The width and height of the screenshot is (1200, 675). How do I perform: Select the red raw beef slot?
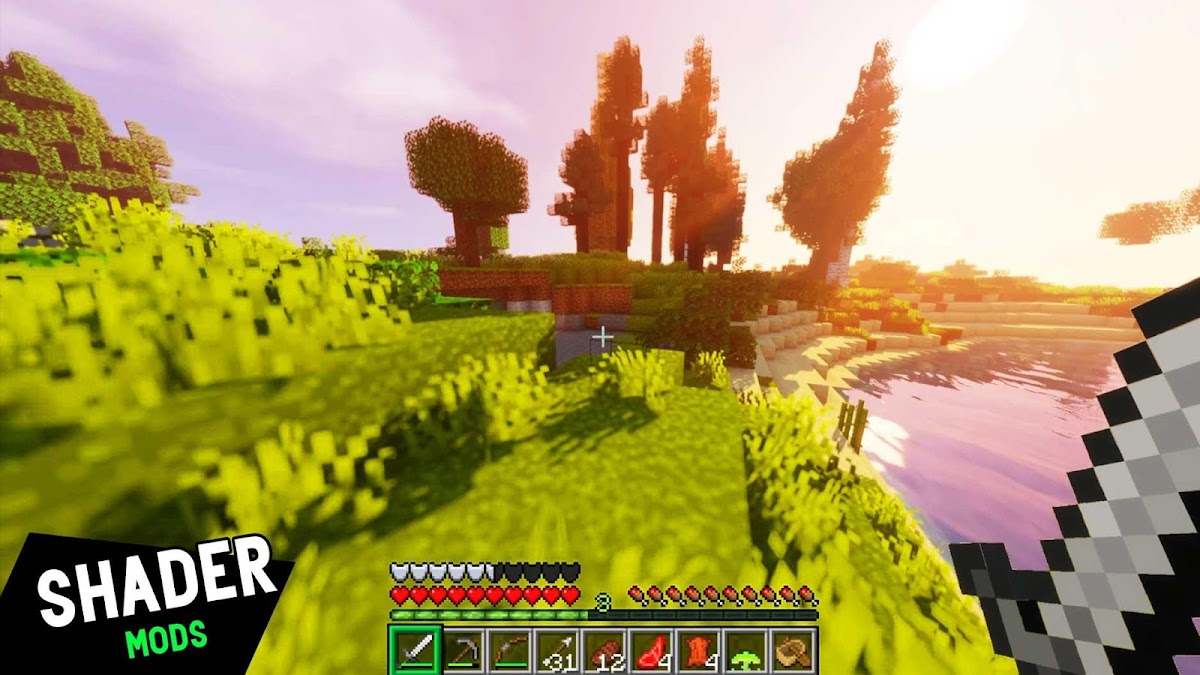click(x=651, y=651)
